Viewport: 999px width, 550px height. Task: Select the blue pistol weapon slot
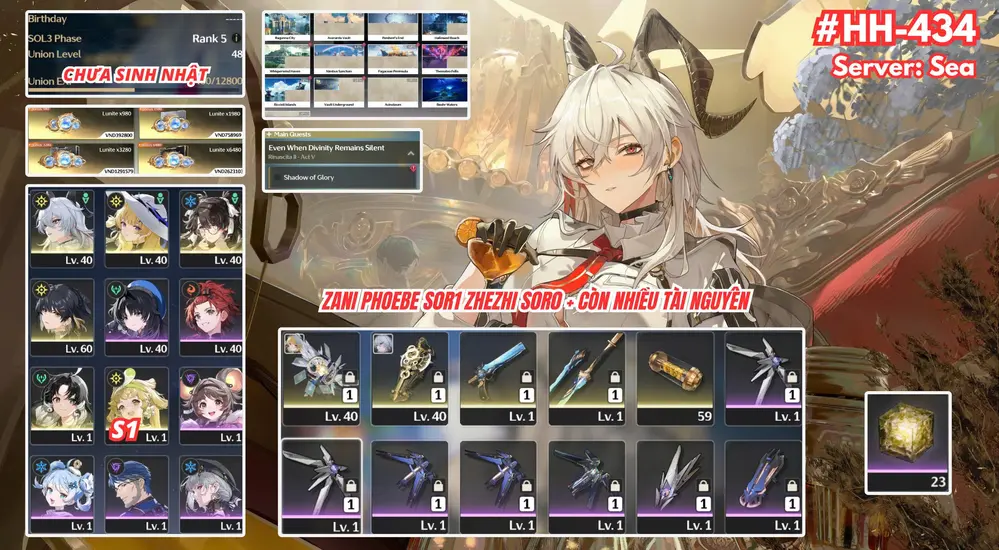point(498,372)
